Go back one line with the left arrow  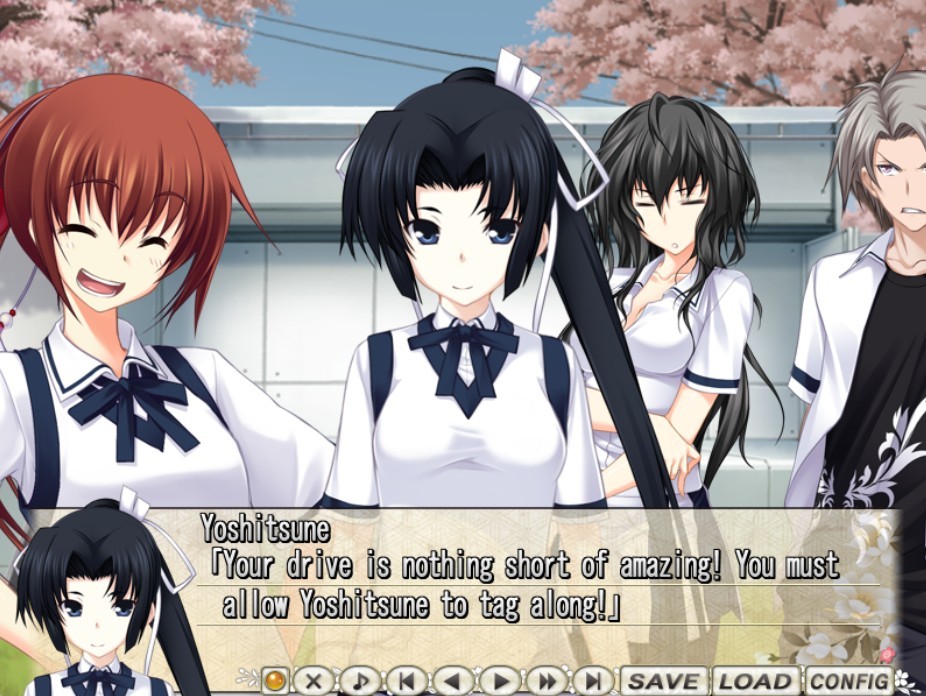454,681
